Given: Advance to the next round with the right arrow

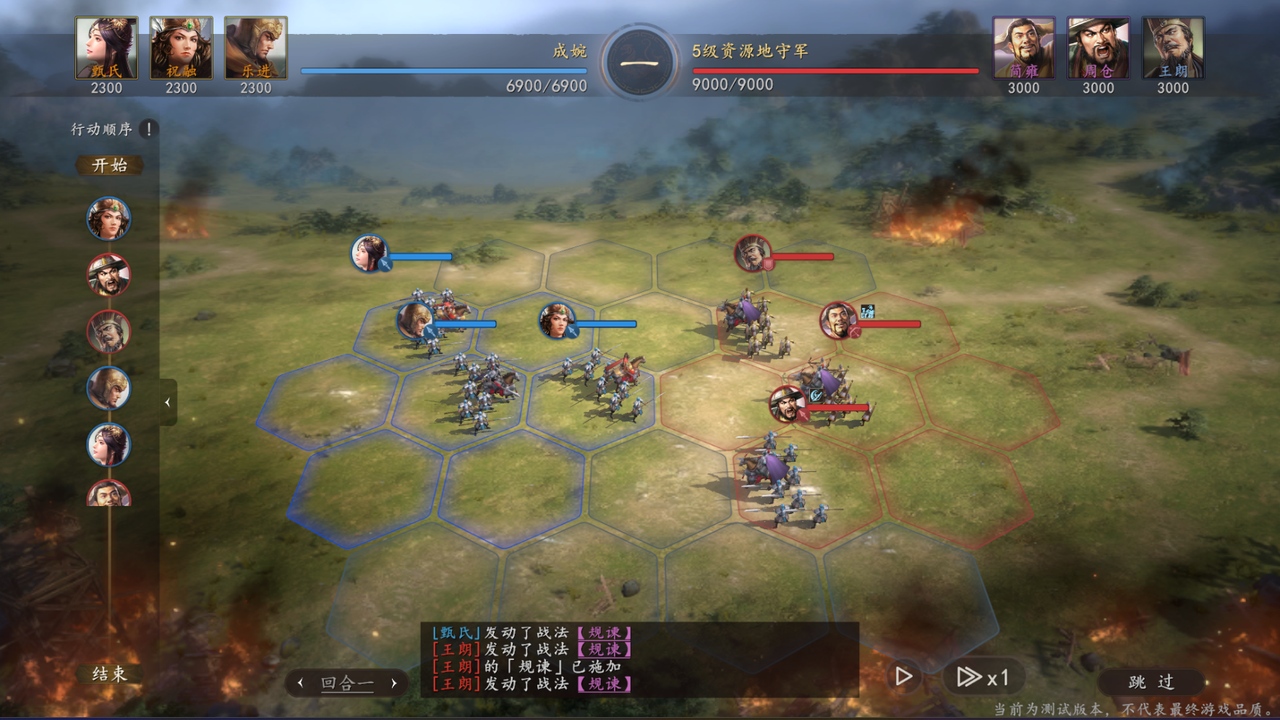Looking at the screenshot, I should point(394,684).
